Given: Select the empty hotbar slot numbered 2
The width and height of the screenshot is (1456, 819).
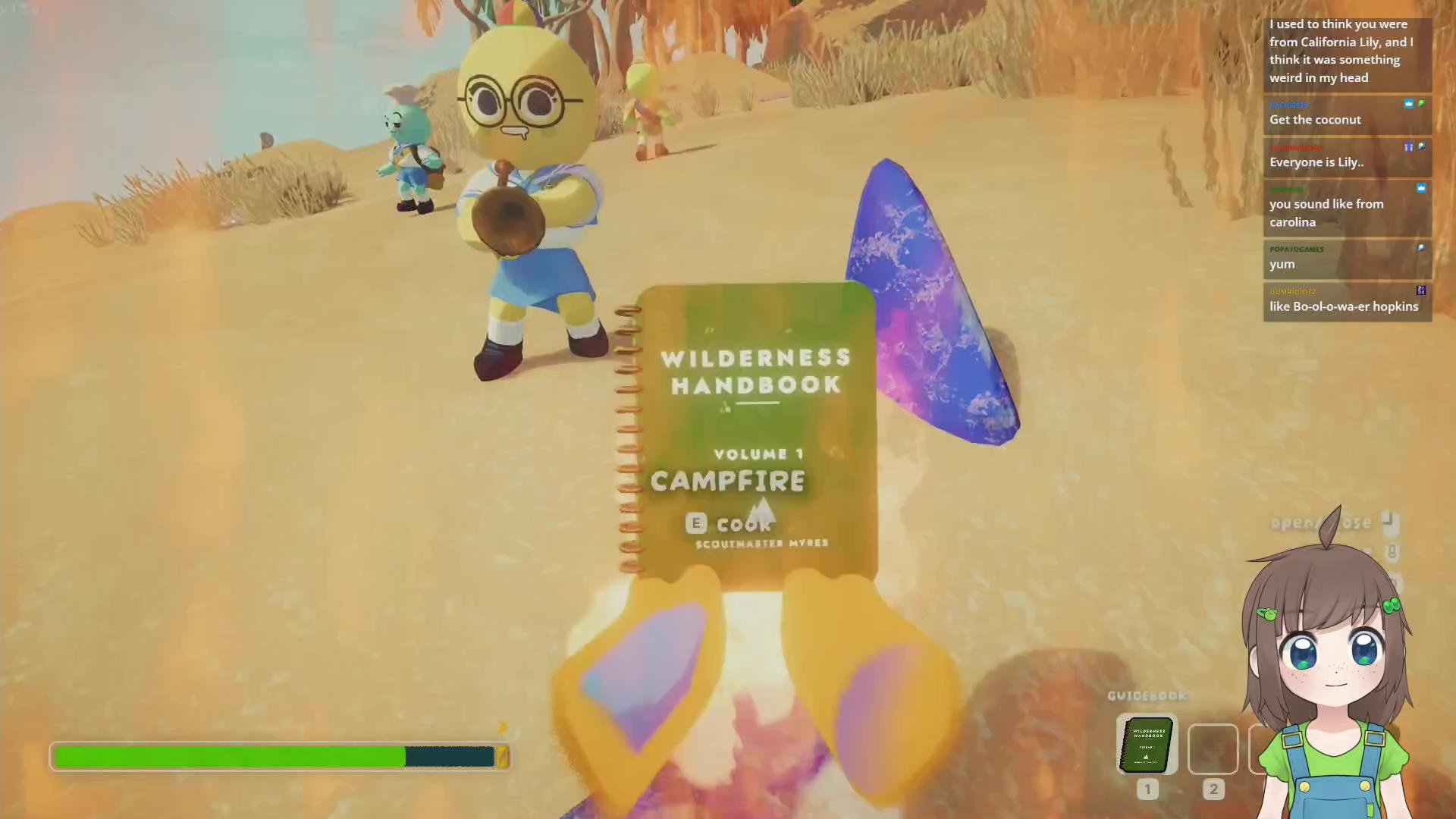Looking at the screenshot, I should [x=1213, y=749].
